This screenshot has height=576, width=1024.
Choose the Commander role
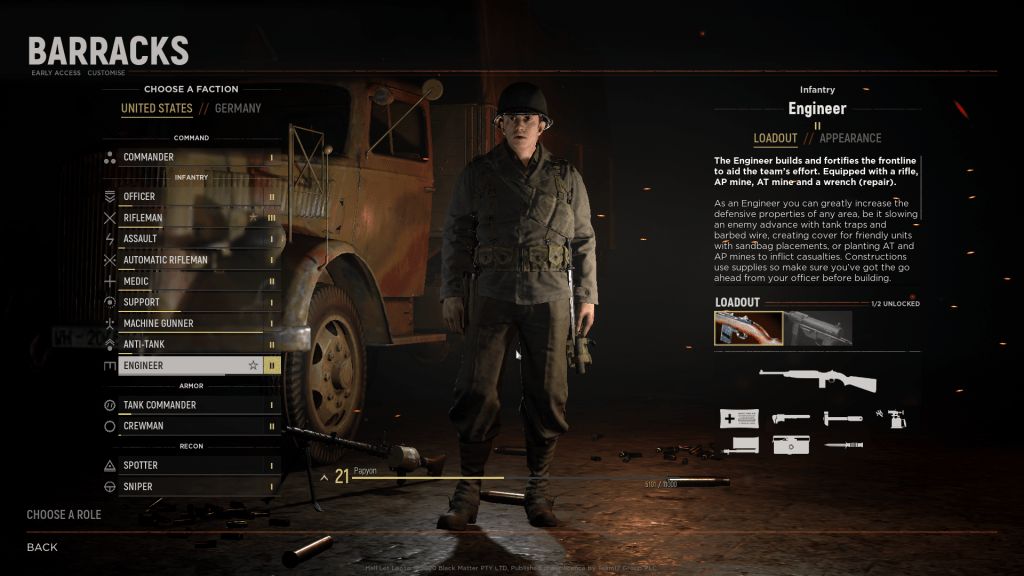(x=190, y=157)
